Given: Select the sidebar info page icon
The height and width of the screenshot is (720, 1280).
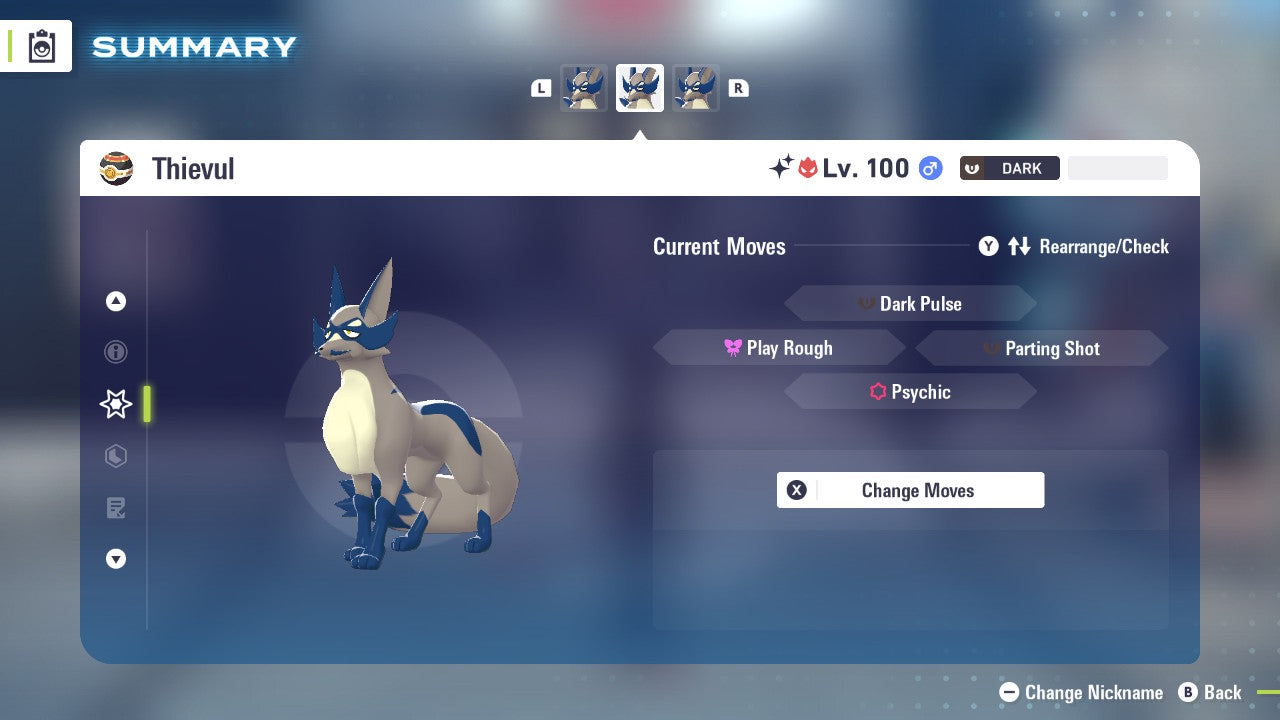Looking at the screenshot, I should click(115, 352).
